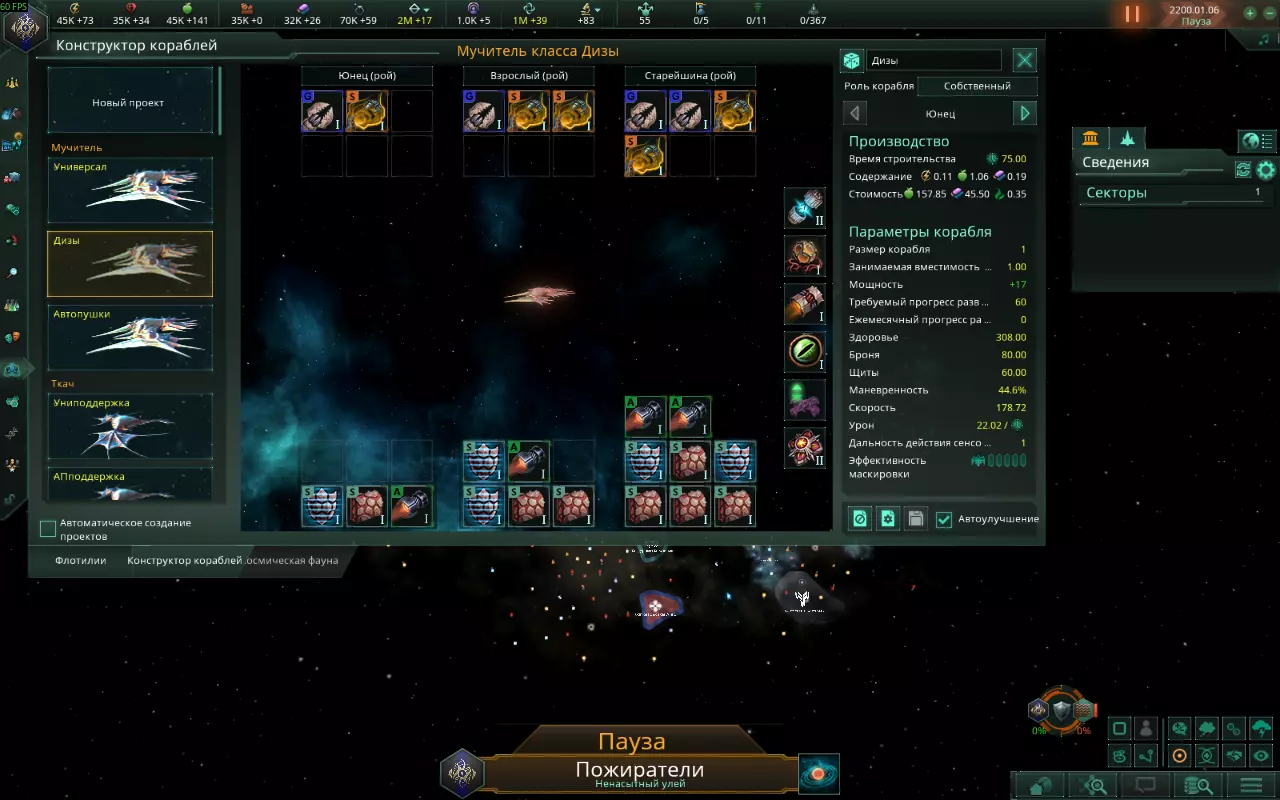Save the ship design with floppy icon

point(915,518)
